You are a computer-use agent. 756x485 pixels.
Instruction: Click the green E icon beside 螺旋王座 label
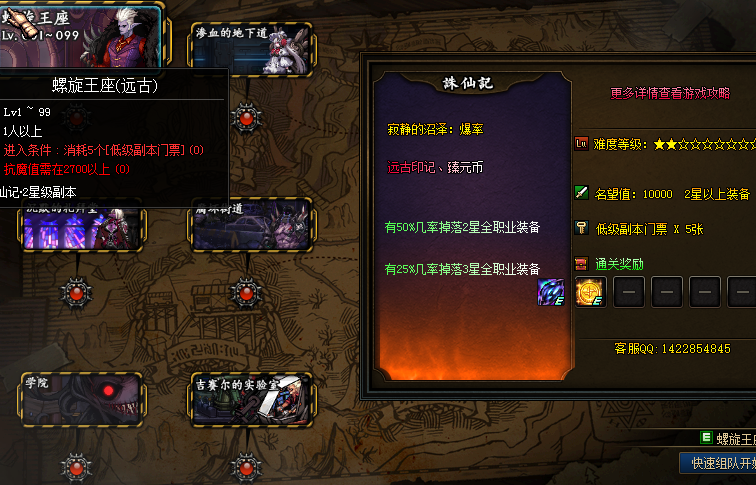pyautogui.click(x=706, y=438)
